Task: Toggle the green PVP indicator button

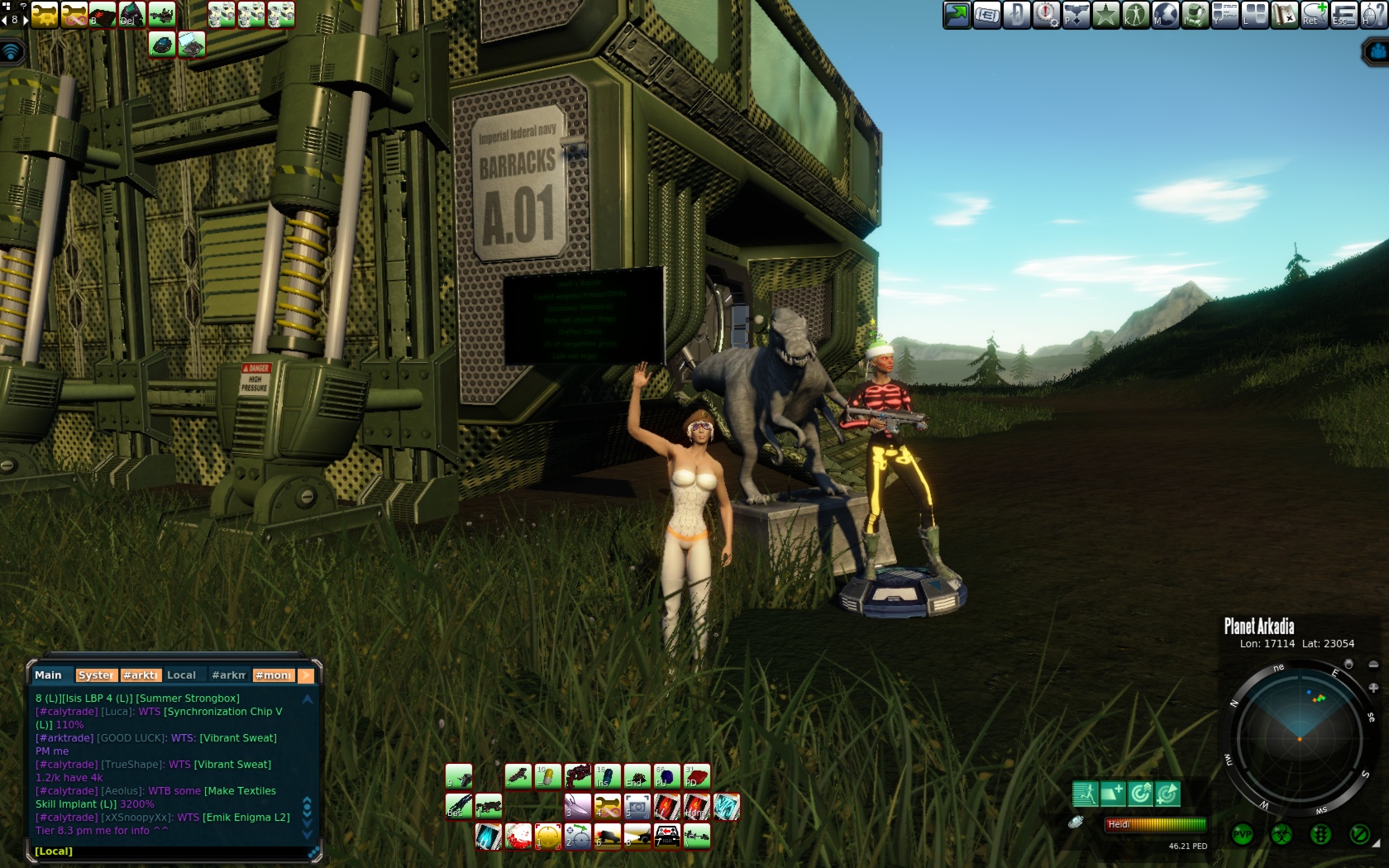Action: coord(1243,834)
